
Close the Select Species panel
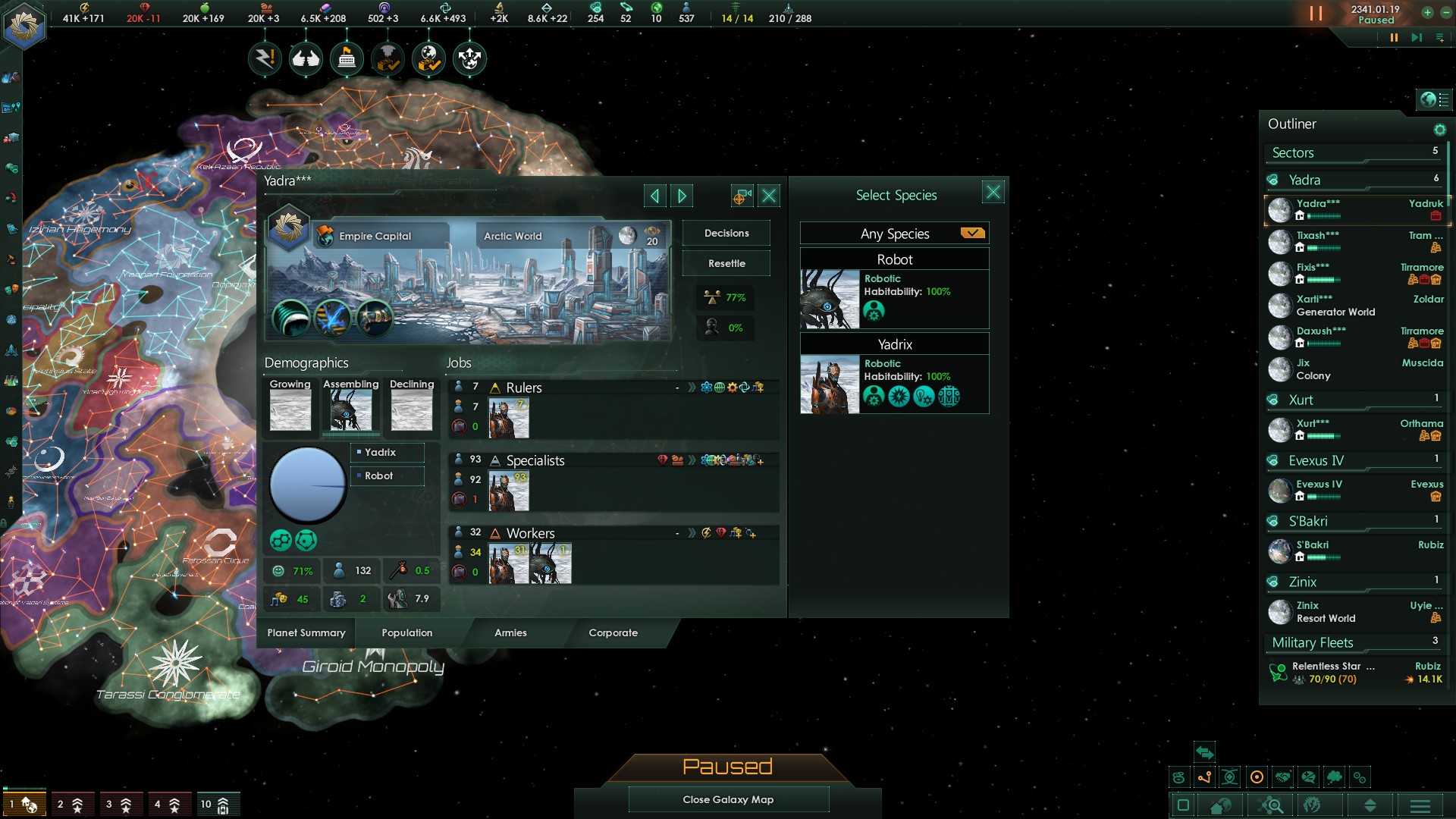[x=993, y=193]
